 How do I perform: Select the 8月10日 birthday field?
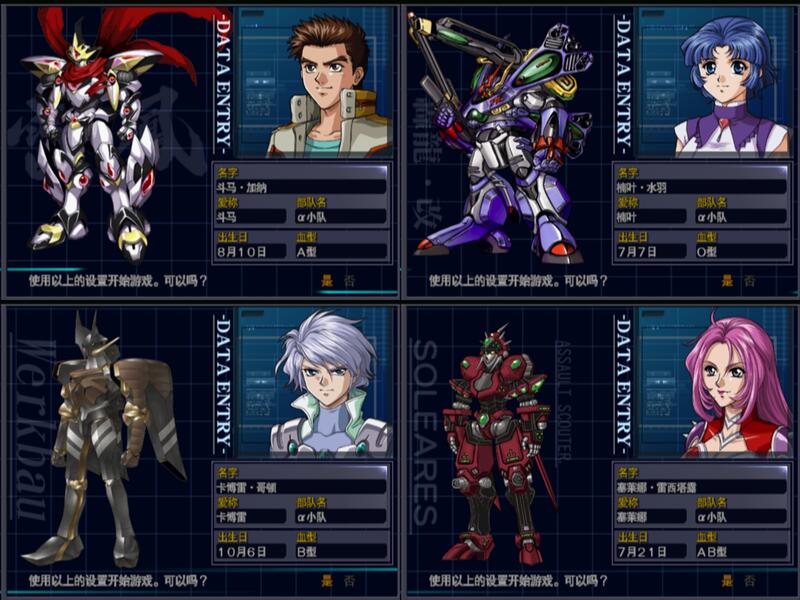point(250,251)
